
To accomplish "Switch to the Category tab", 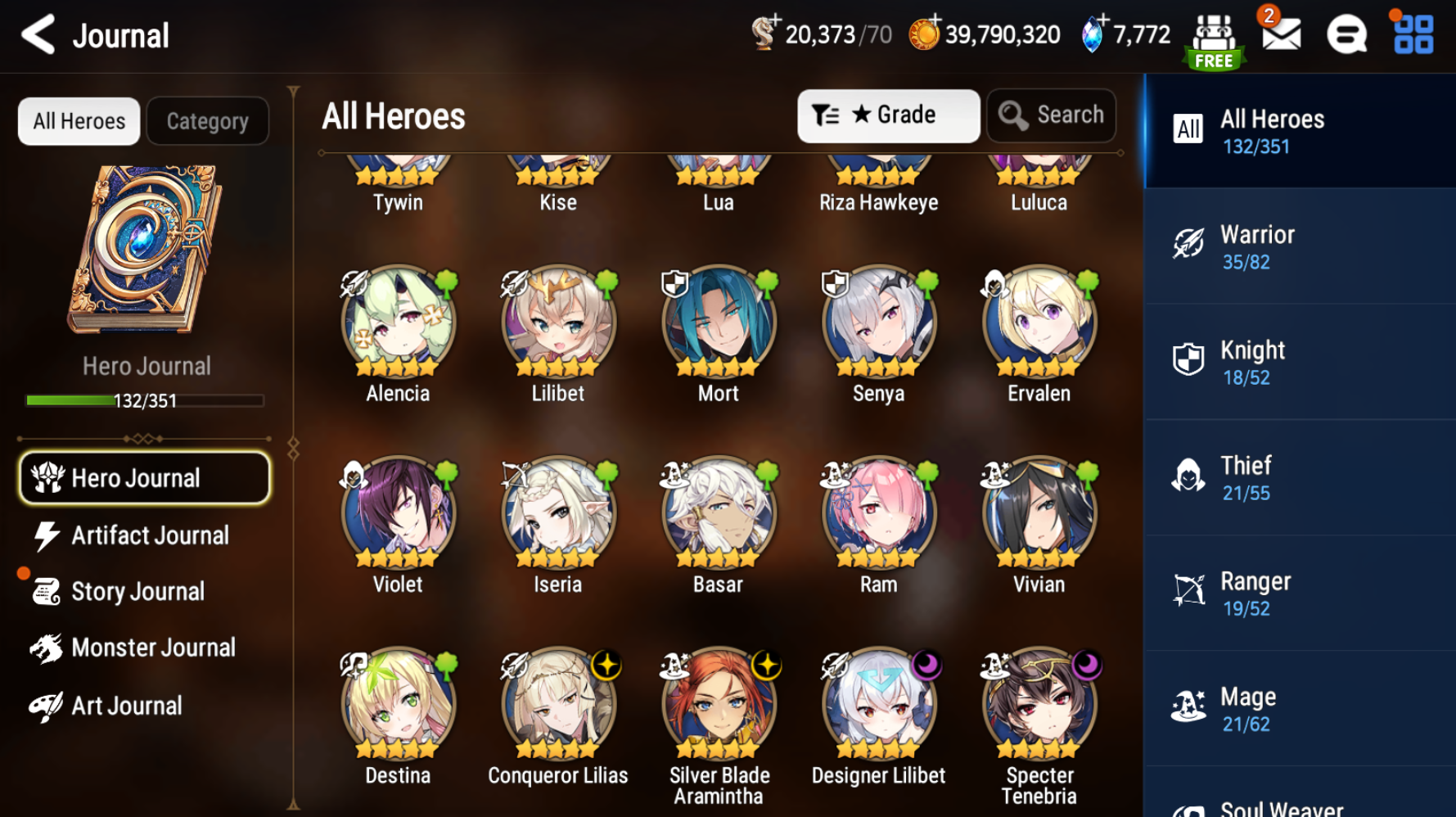I will coord(207,120).
